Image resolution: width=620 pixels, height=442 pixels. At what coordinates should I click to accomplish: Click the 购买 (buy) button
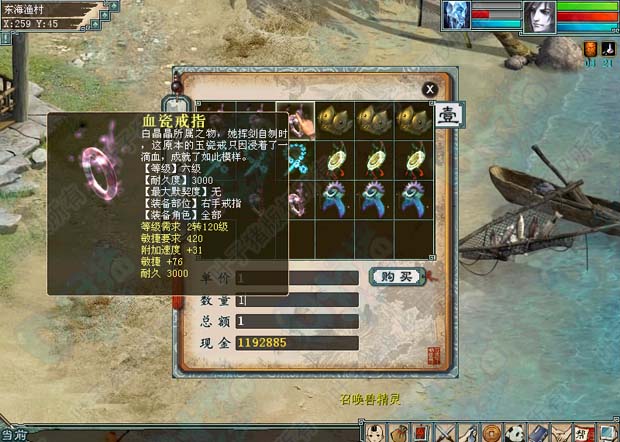coord(396,276)
